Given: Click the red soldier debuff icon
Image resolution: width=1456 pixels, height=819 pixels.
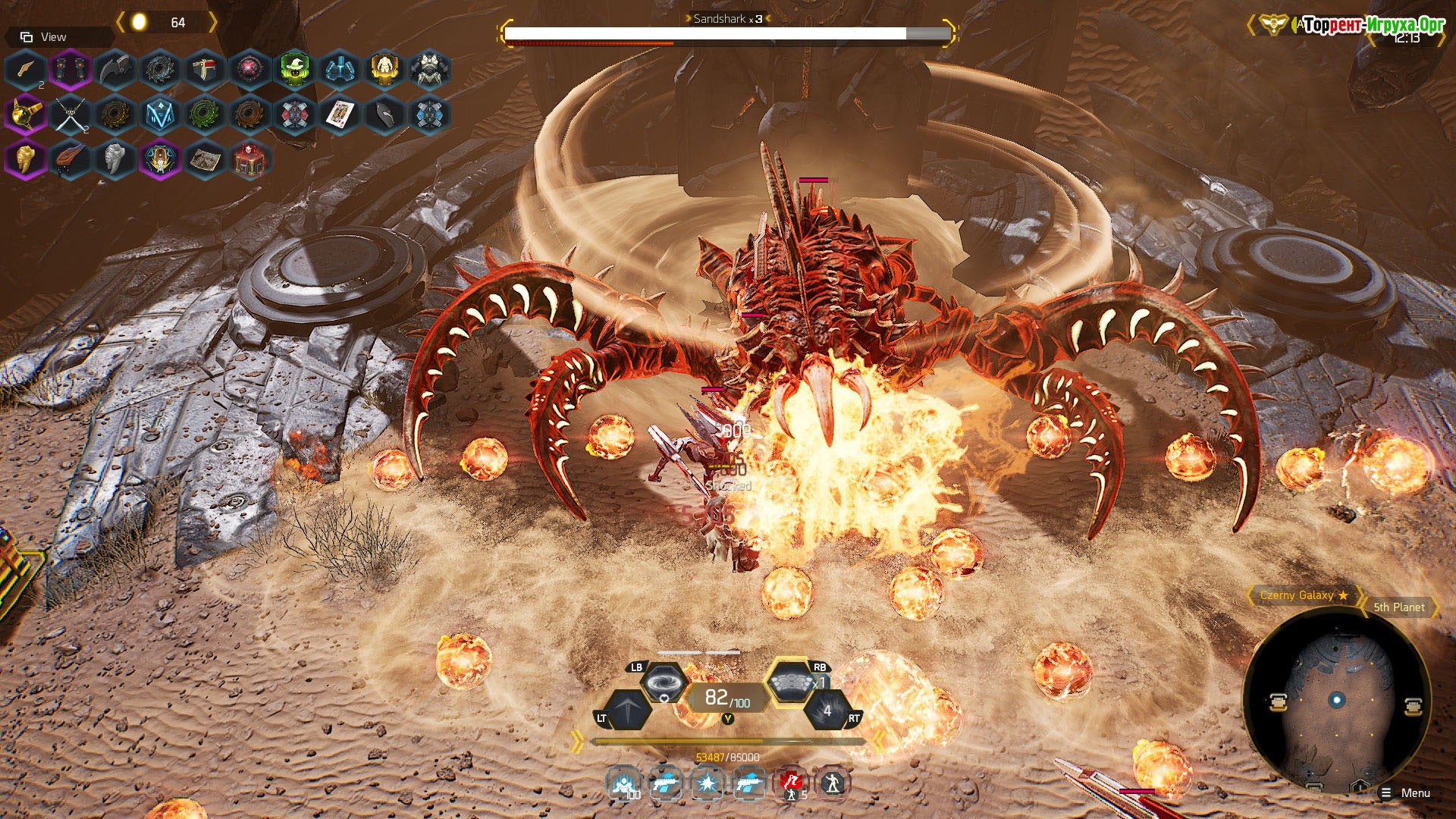Looking at the screenshot, I should point(791,783).
